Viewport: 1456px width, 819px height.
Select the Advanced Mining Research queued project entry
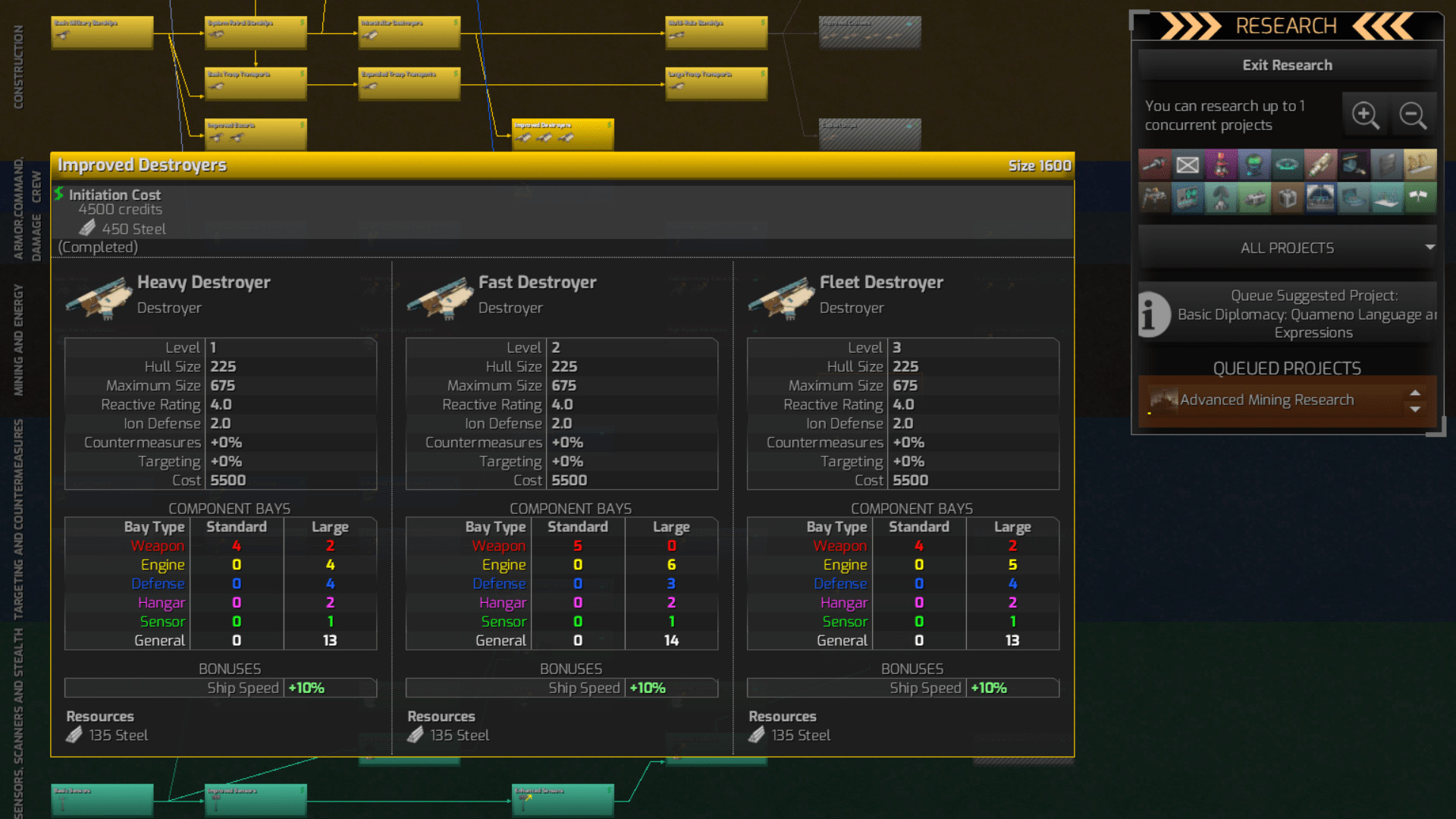[1274, 400]
